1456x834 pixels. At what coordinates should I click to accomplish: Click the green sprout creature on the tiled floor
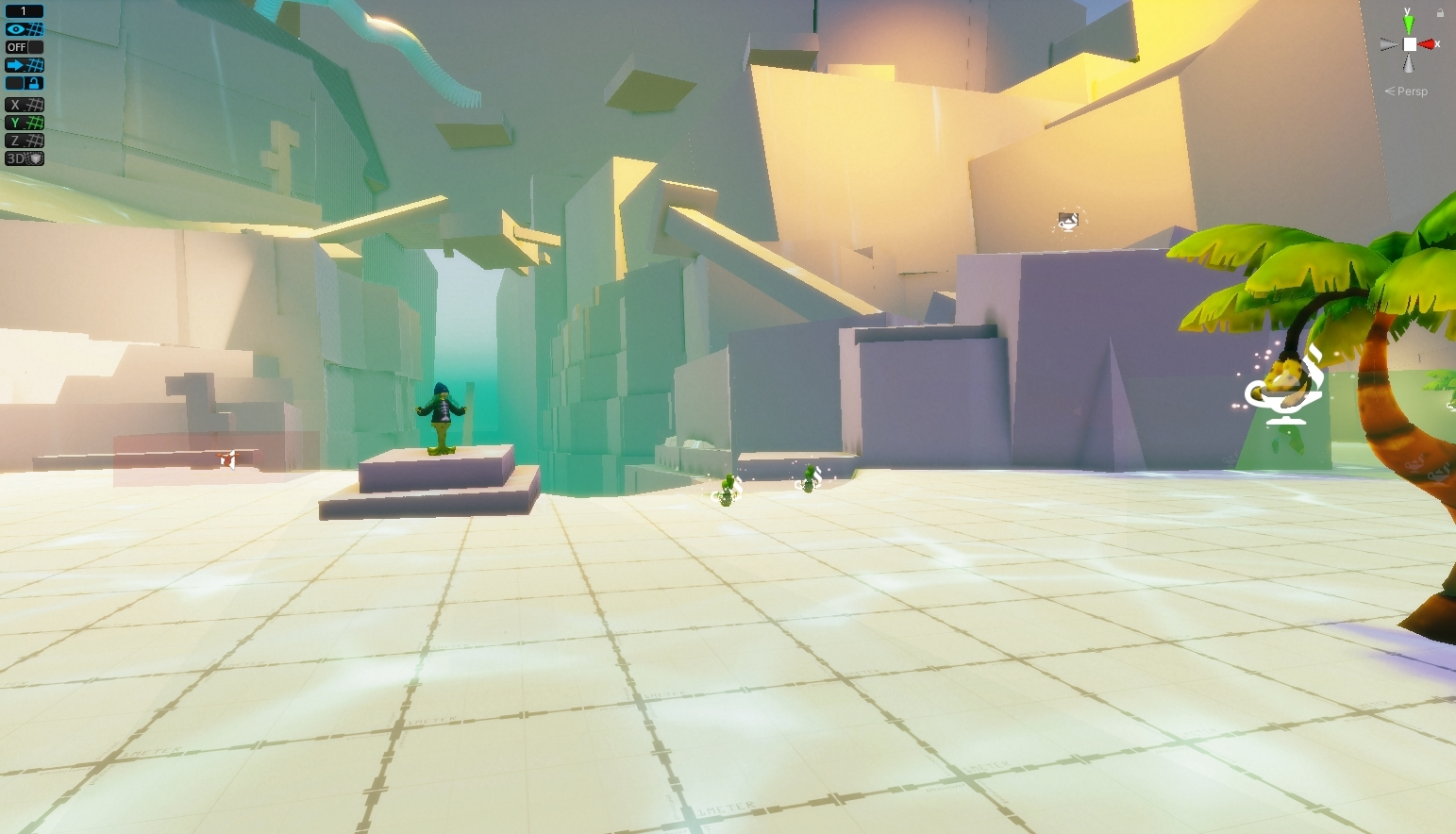pos(725,491)
